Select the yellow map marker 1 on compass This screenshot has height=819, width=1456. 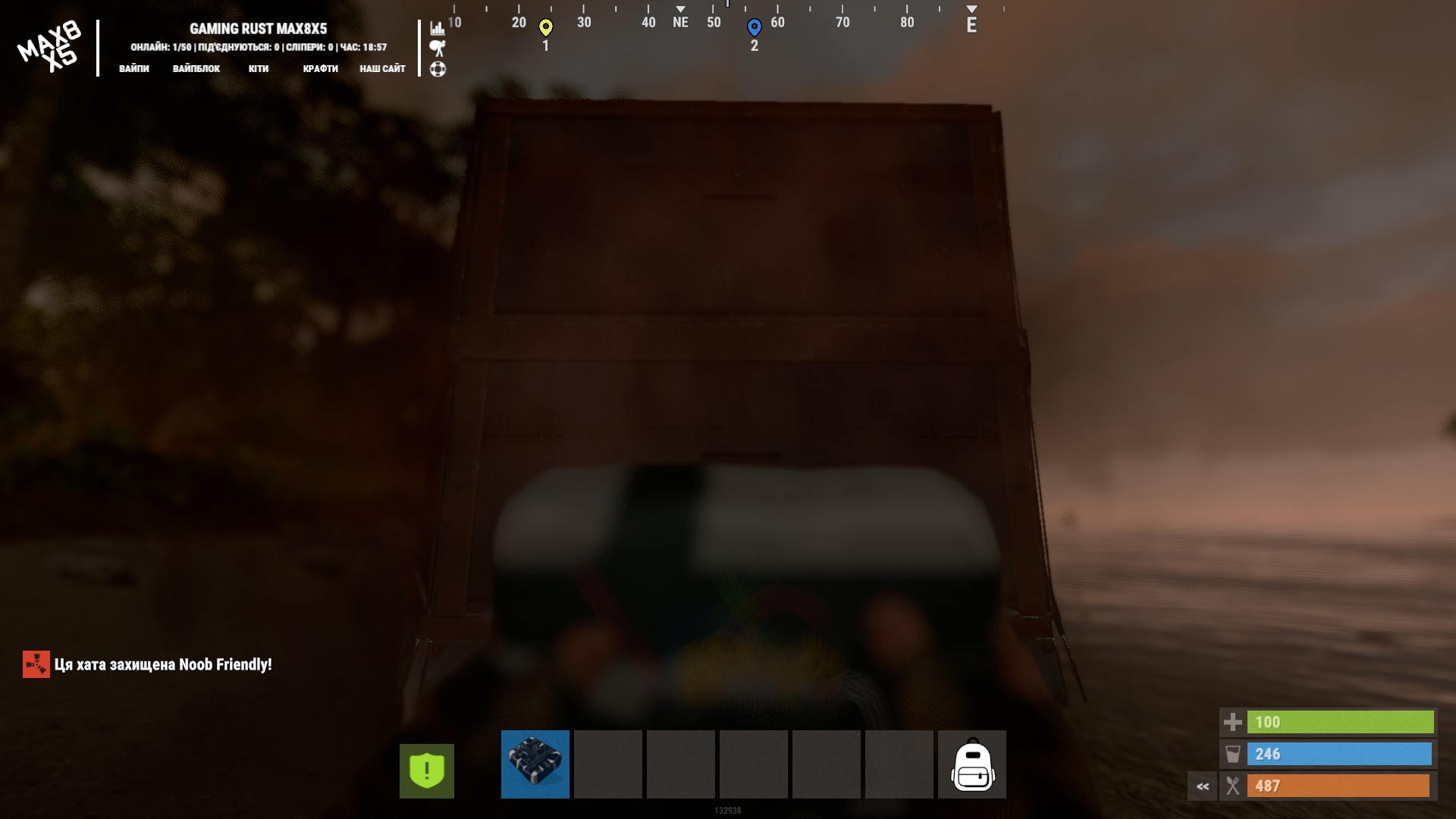(545, 28)
